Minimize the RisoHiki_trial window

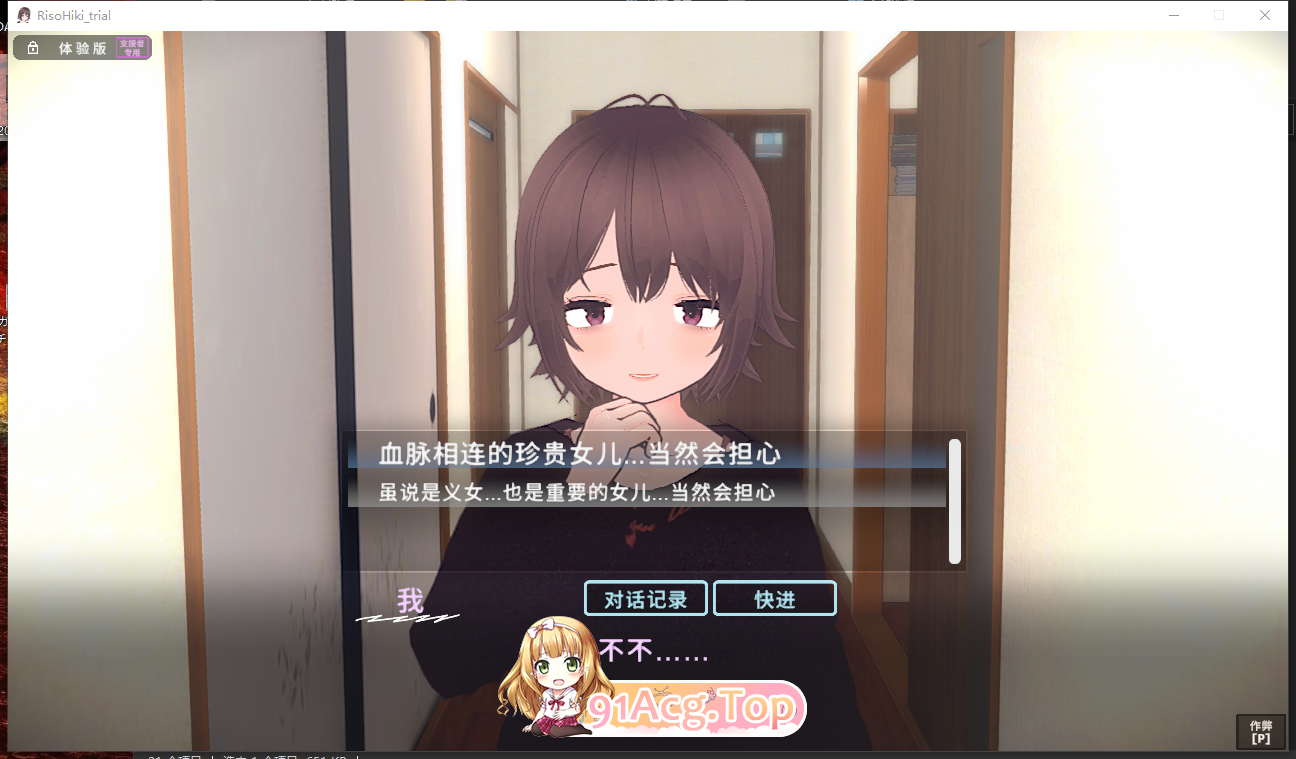(1172, 14)
